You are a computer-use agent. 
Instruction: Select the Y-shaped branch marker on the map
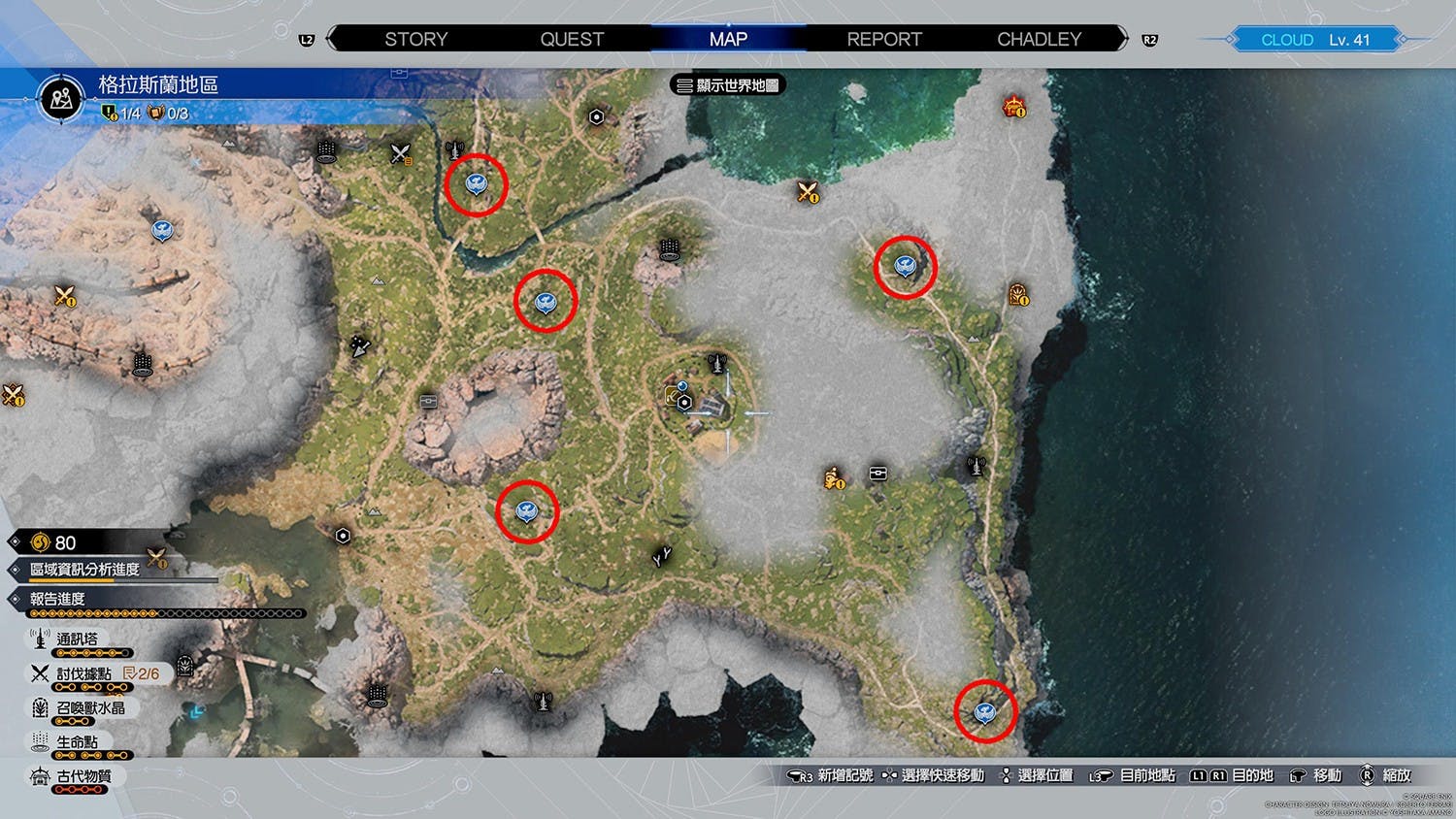[662, 556]
